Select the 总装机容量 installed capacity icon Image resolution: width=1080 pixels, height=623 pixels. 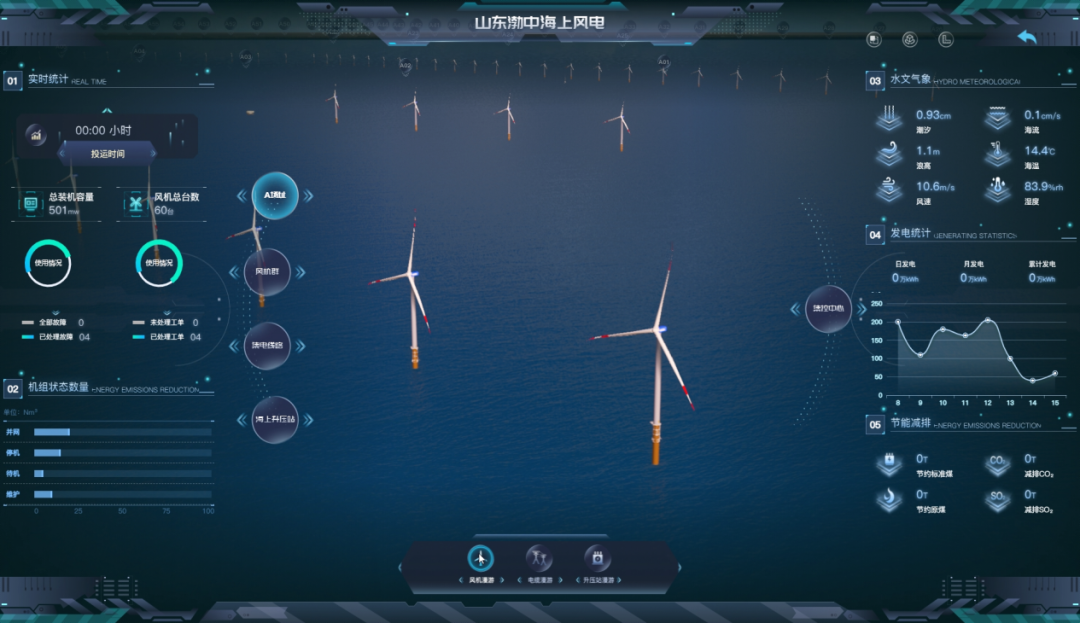coord(31,203)
